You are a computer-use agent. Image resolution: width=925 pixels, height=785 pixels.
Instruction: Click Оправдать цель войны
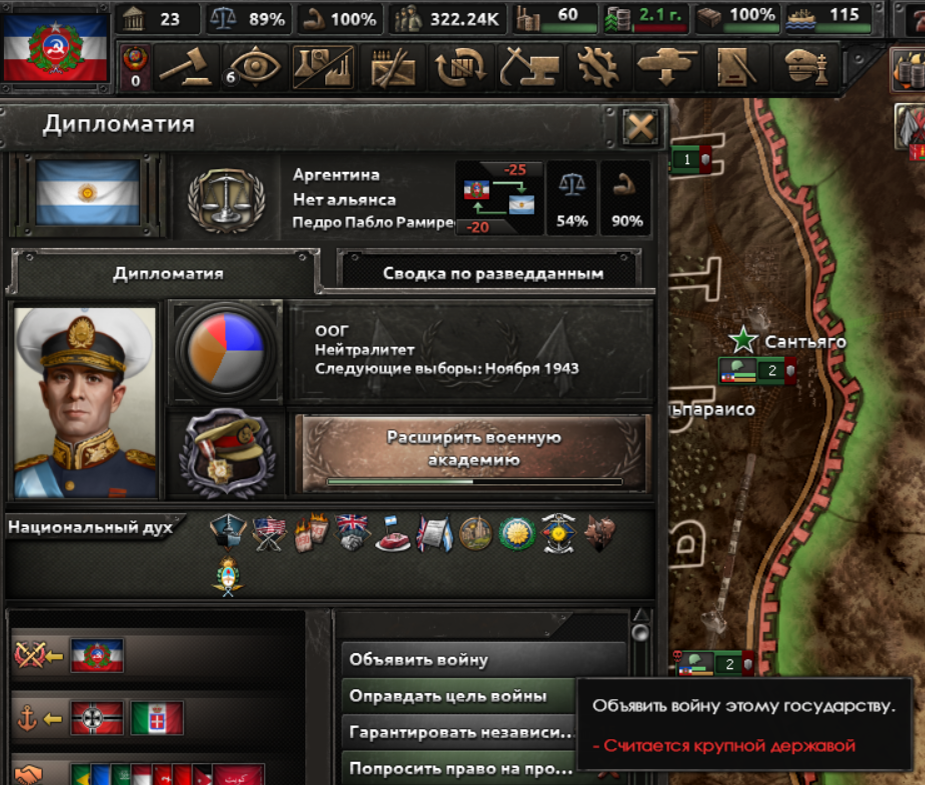click(x=460, y=695)
